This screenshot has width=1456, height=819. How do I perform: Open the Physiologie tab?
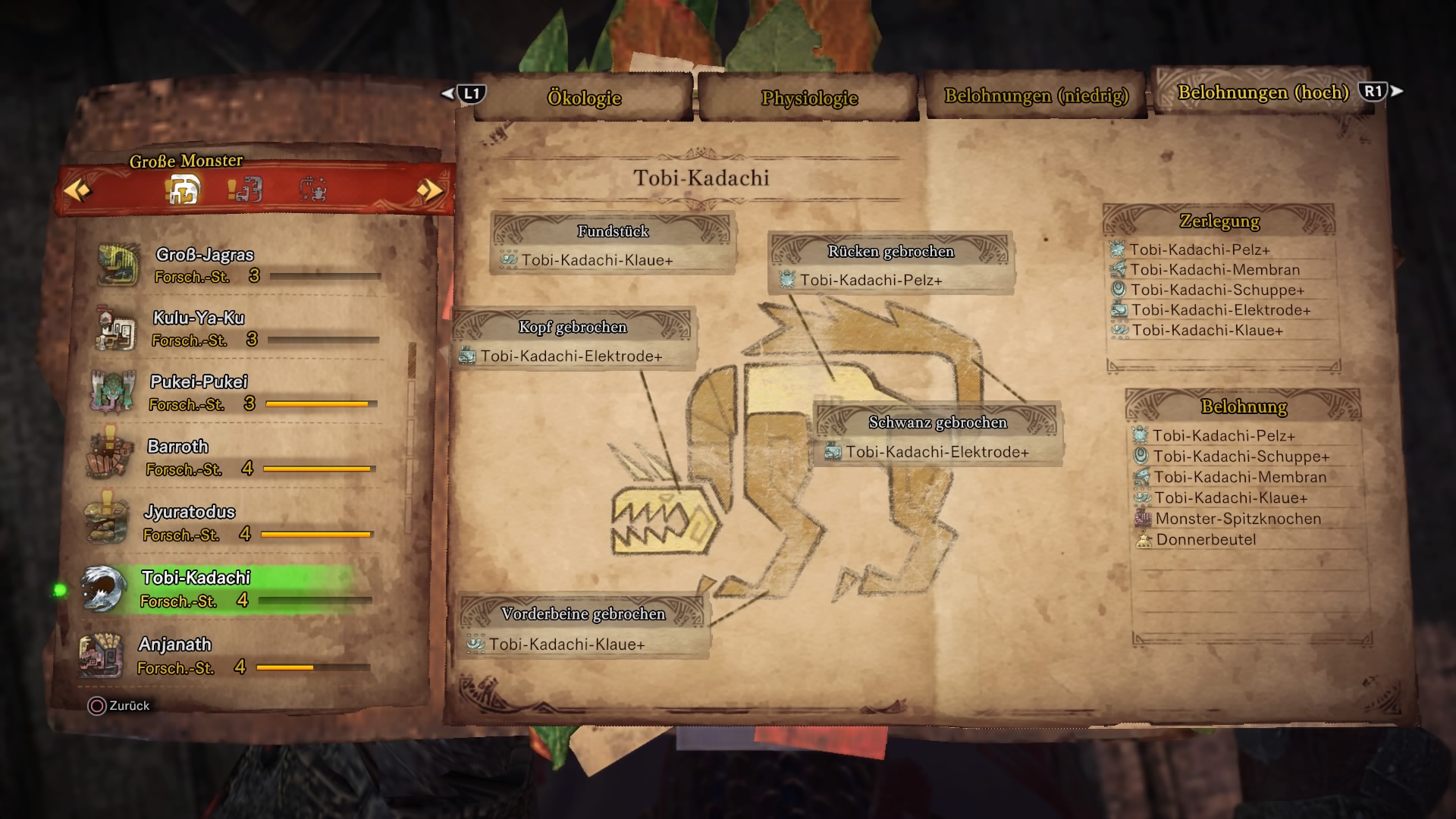[809, 98]
